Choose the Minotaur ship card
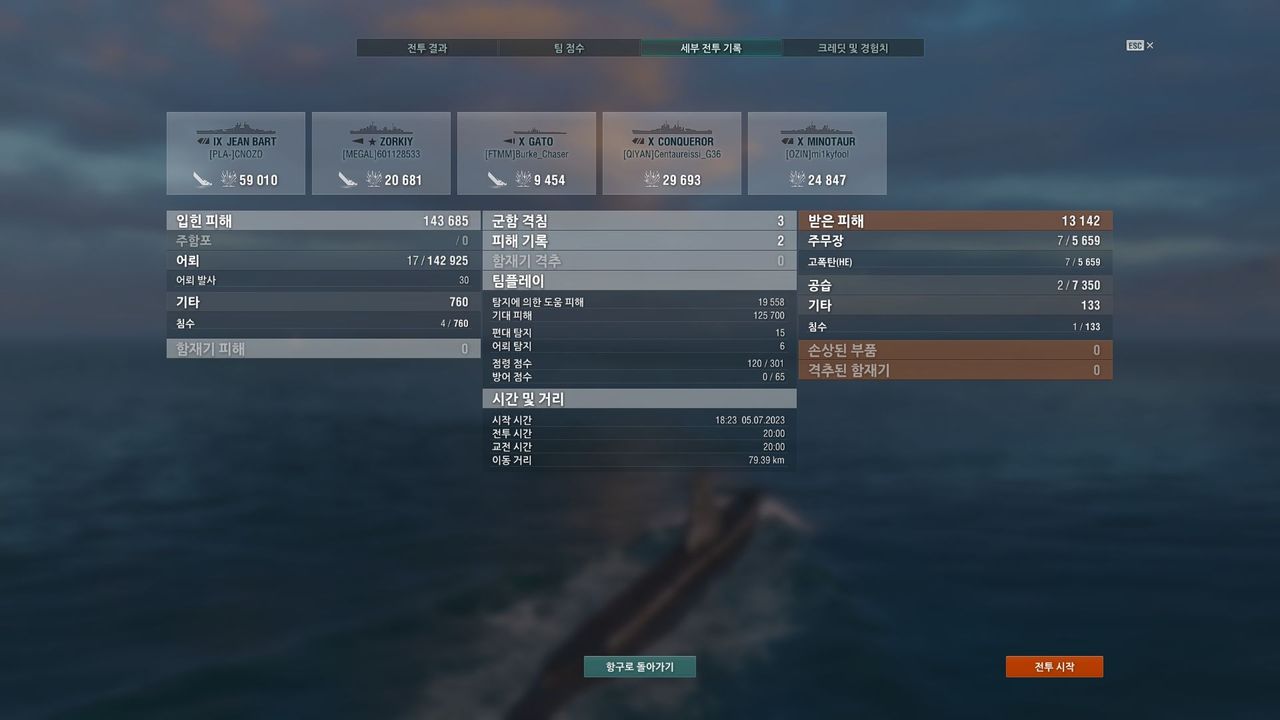Screen dimensions: 1280x720 (817, 153)
